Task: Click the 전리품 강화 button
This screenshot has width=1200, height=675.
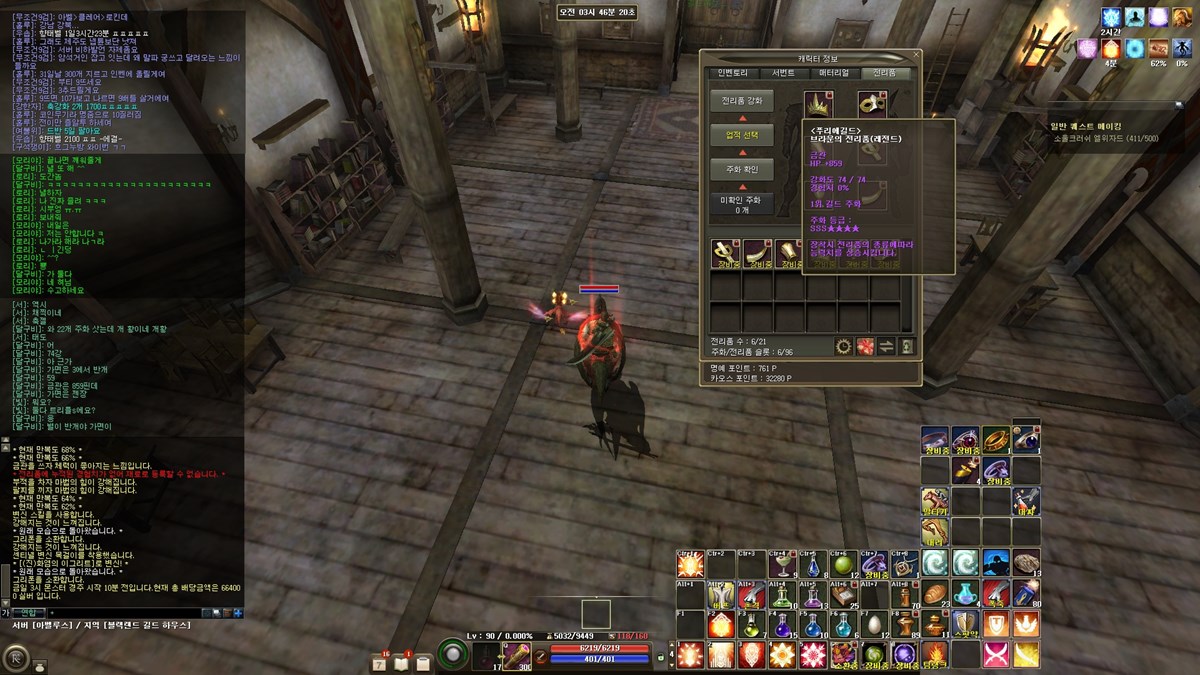Action: [x=741, y=101]
